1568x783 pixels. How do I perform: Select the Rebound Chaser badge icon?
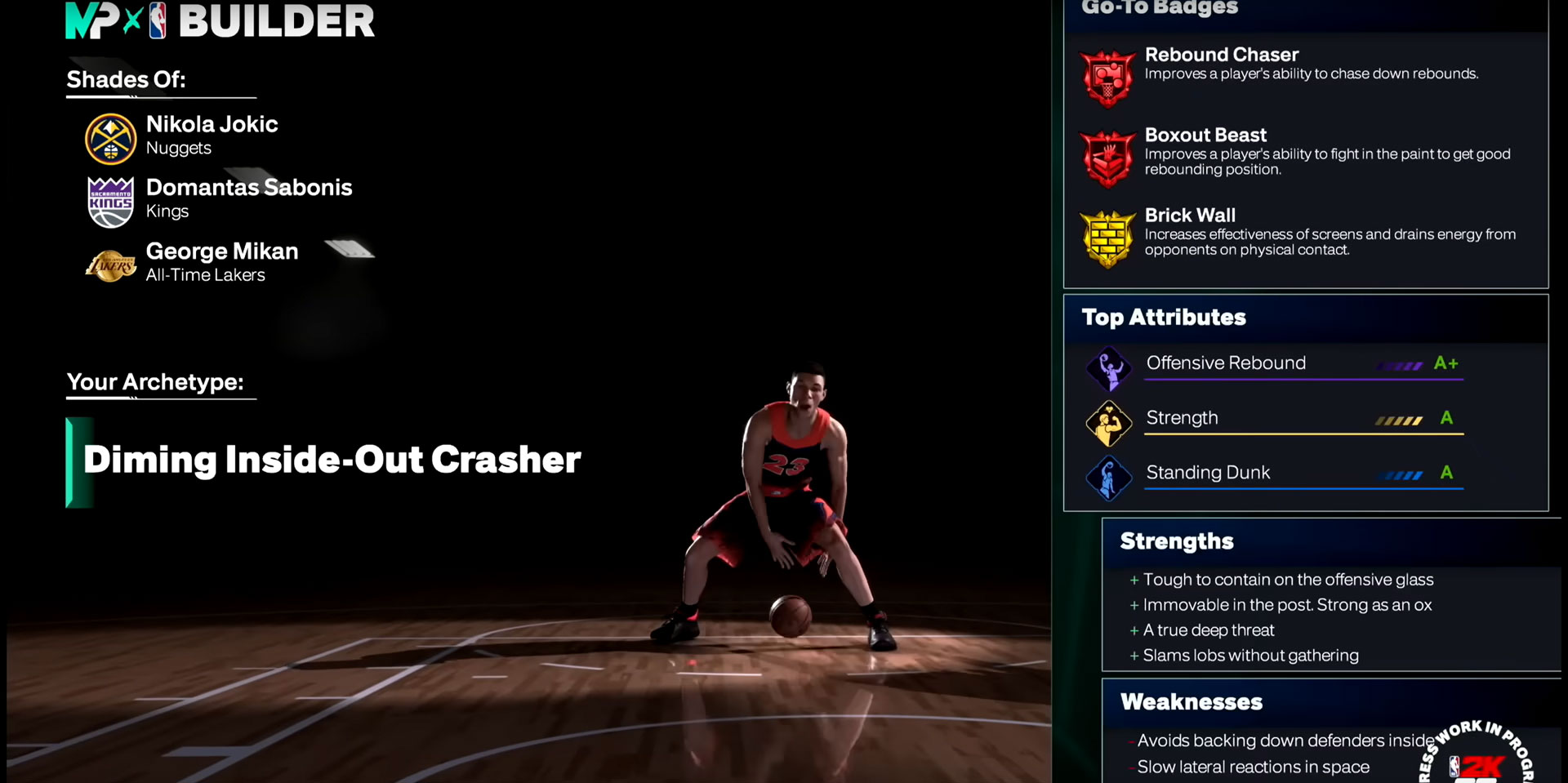(x=1107, y=78)
